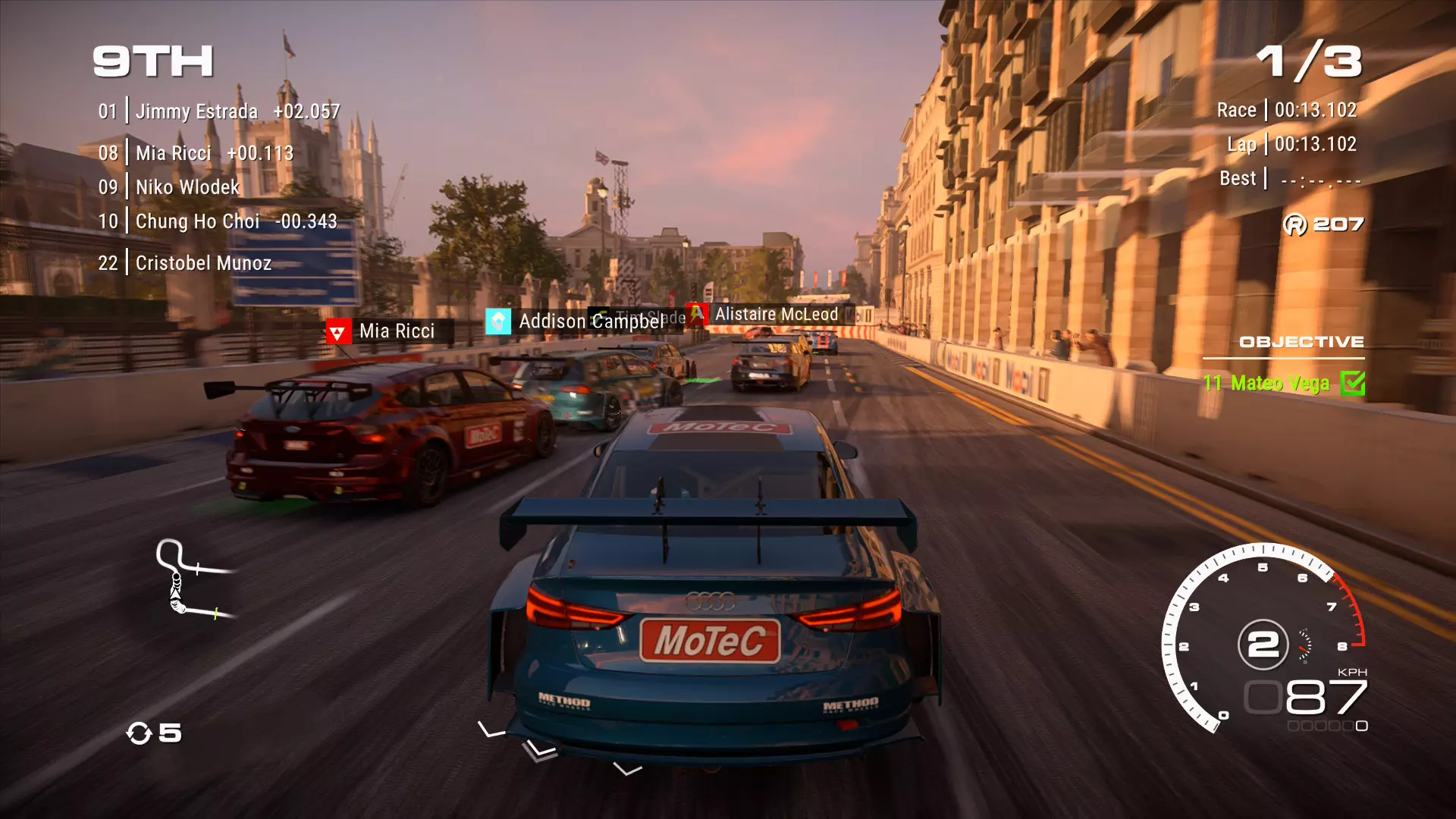Choose Mia Ricci's row in the standings list
The width and height of the screenshot is (1456, 819).
tap(196, 153)
